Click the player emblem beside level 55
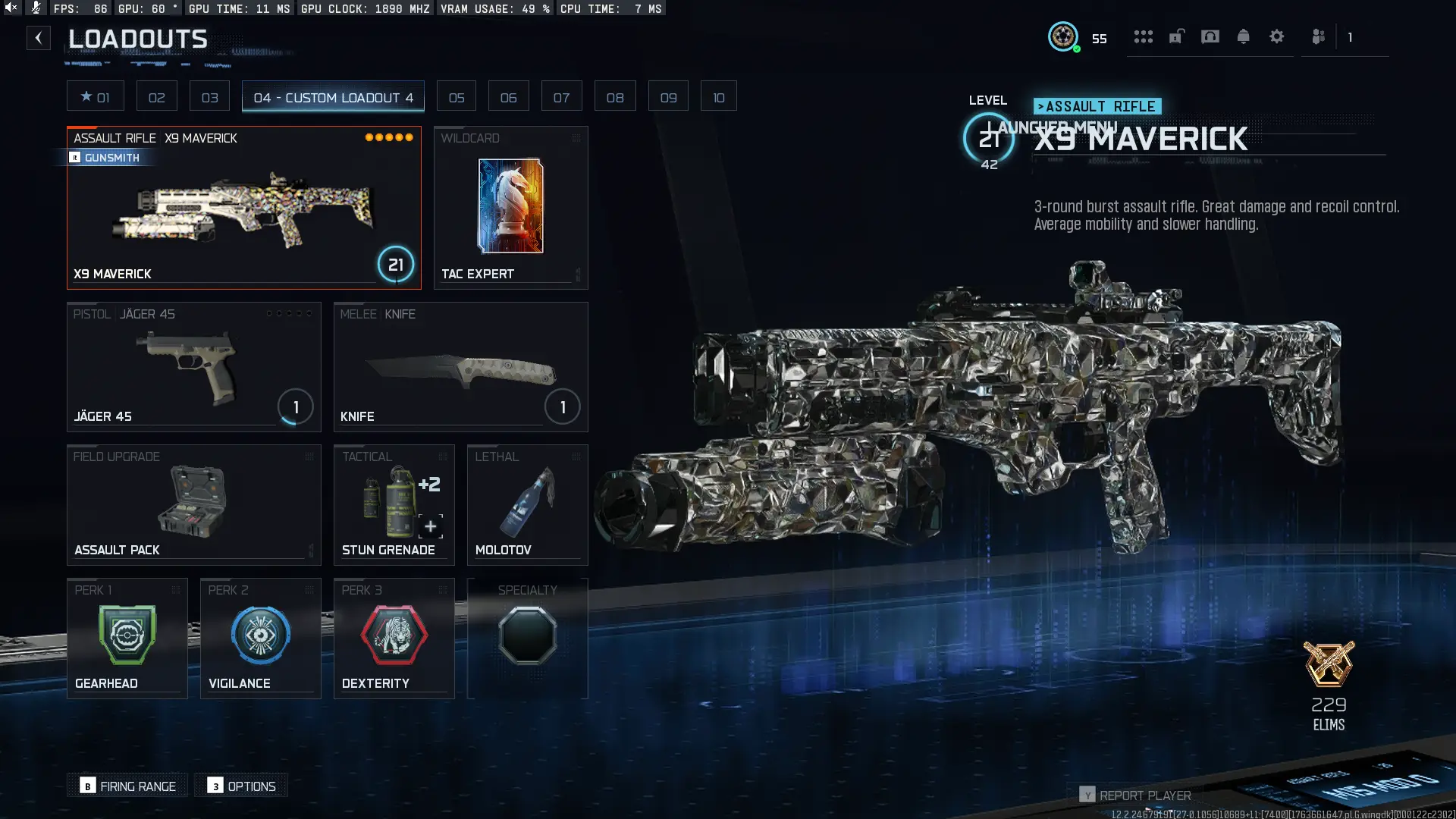 [x=1064, y=37]
